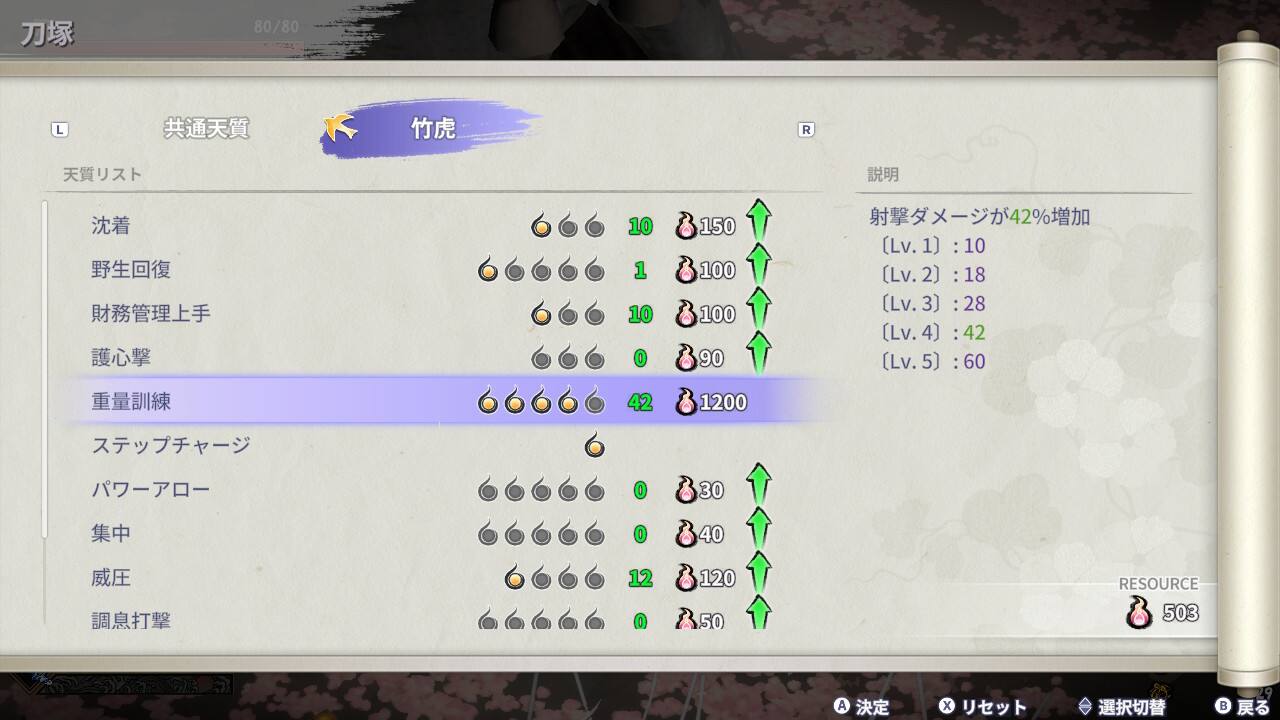Select the 集中 talent row

click(111, 534)
